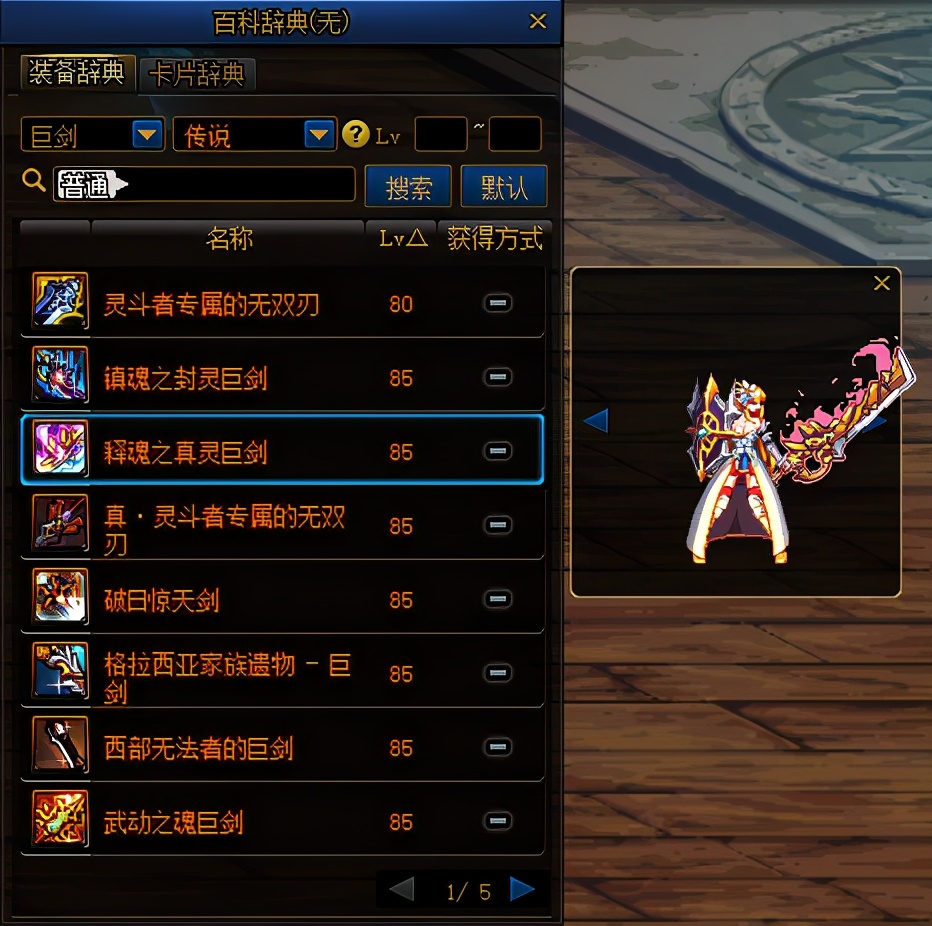Sort the list by Lv column header
The height and width of the screenshot is (926, 932).
[x=402, y=239]
